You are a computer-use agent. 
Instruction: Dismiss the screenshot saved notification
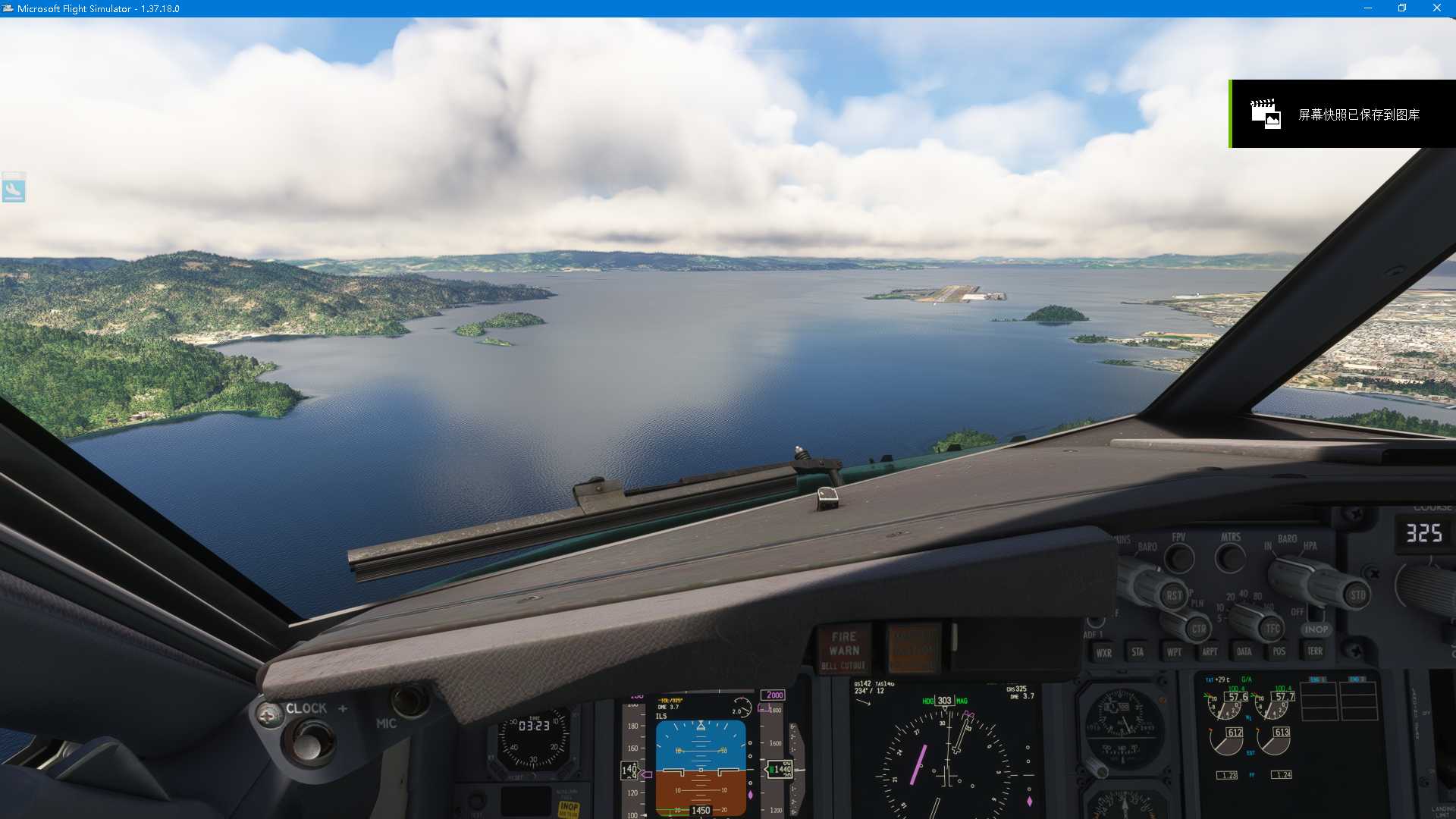(1346, 114)
